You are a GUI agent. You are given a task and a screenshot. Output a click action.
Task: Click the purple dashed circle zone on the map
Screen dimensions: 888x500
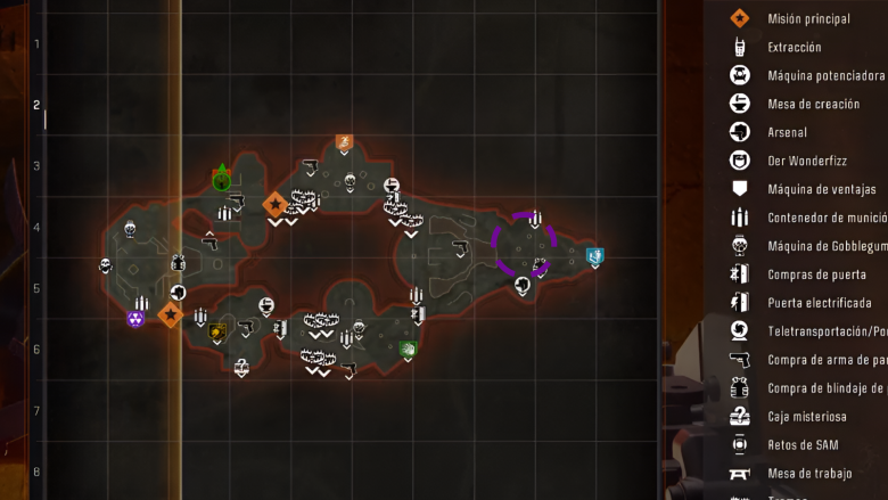tap(524, 243)
